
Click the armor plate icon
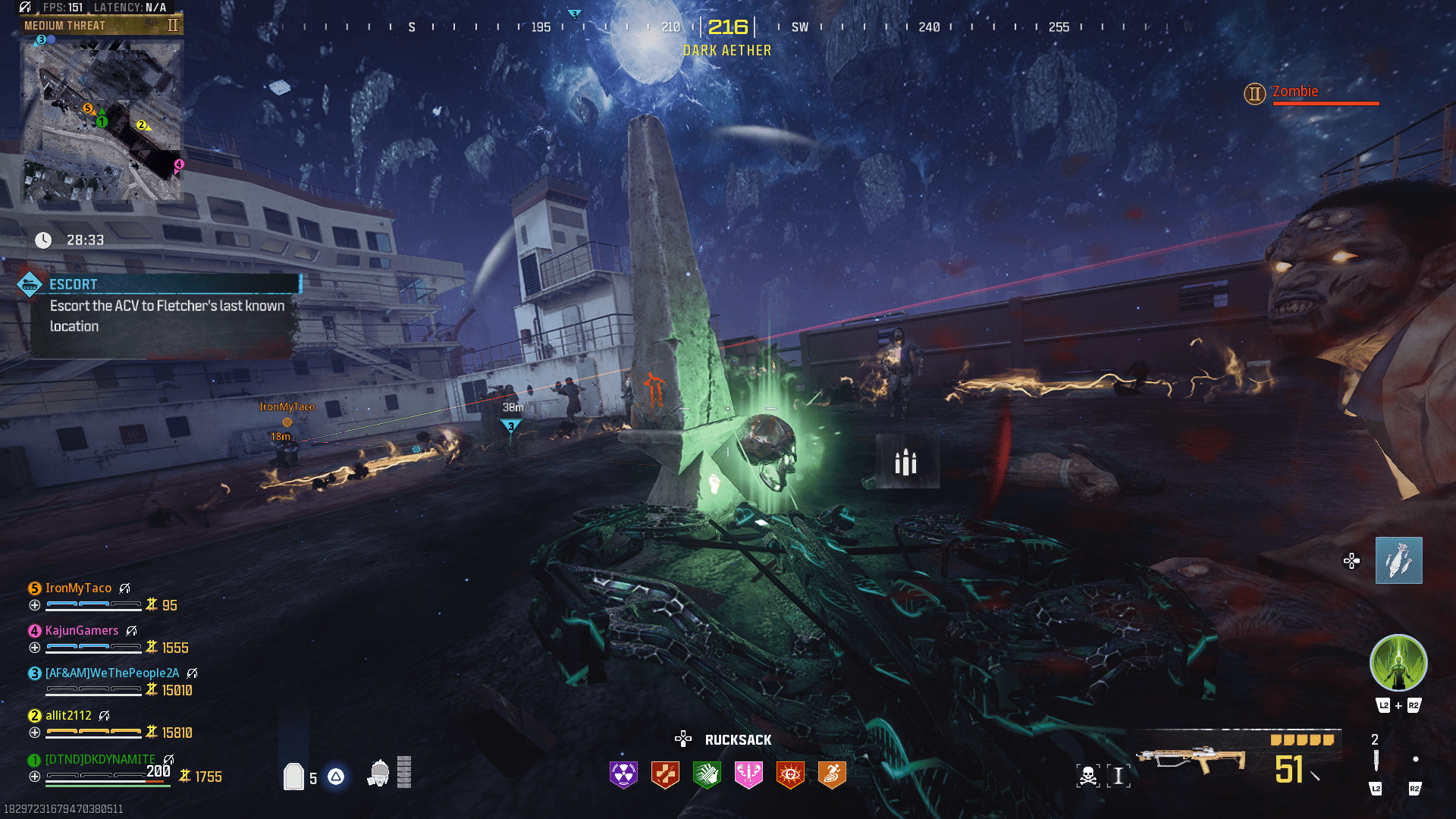click(293, 777)
